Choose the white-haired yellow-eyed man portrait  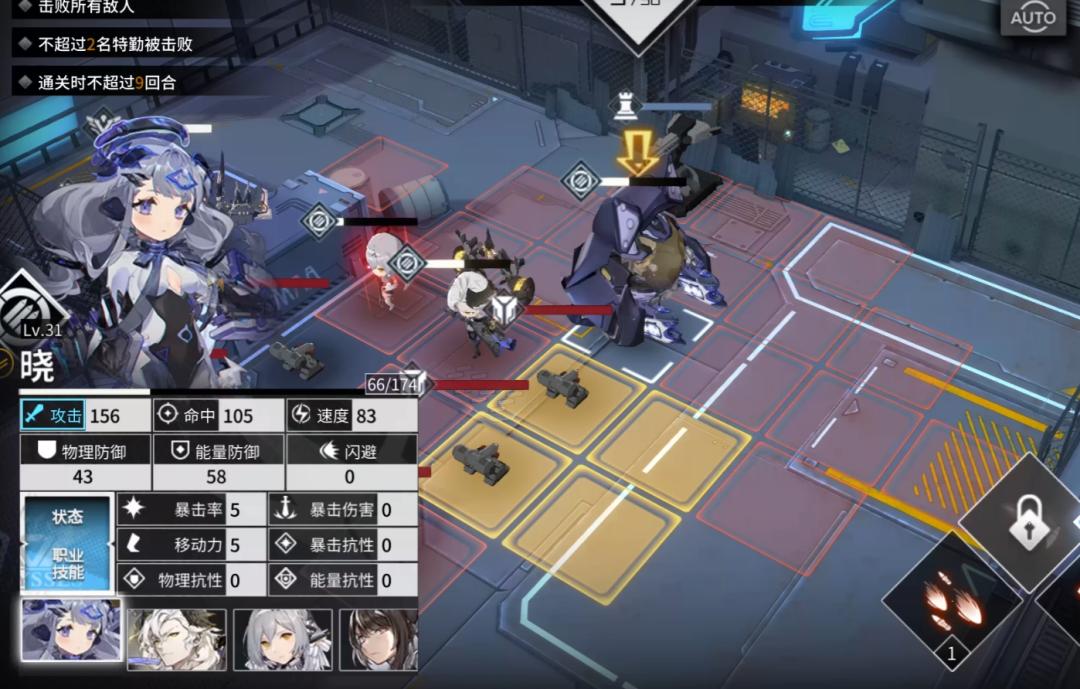(x=177, y=639)
